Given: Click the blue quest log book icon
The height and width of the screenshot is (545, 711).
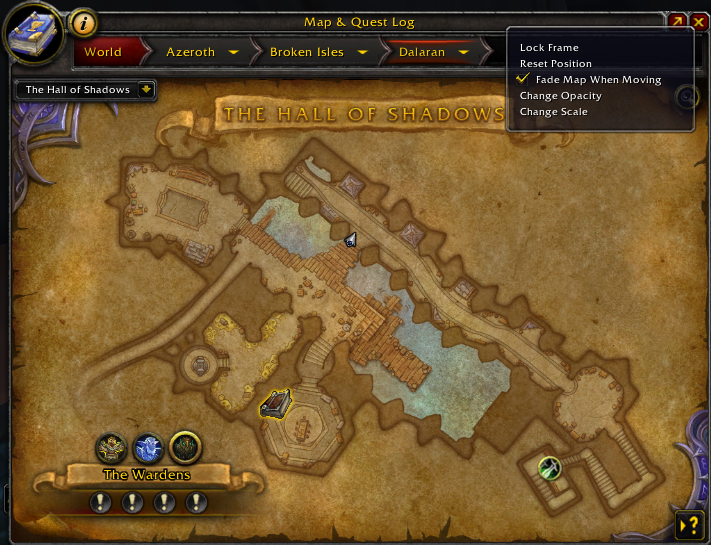Looking at the screenshot, I should tap(33, 32).
